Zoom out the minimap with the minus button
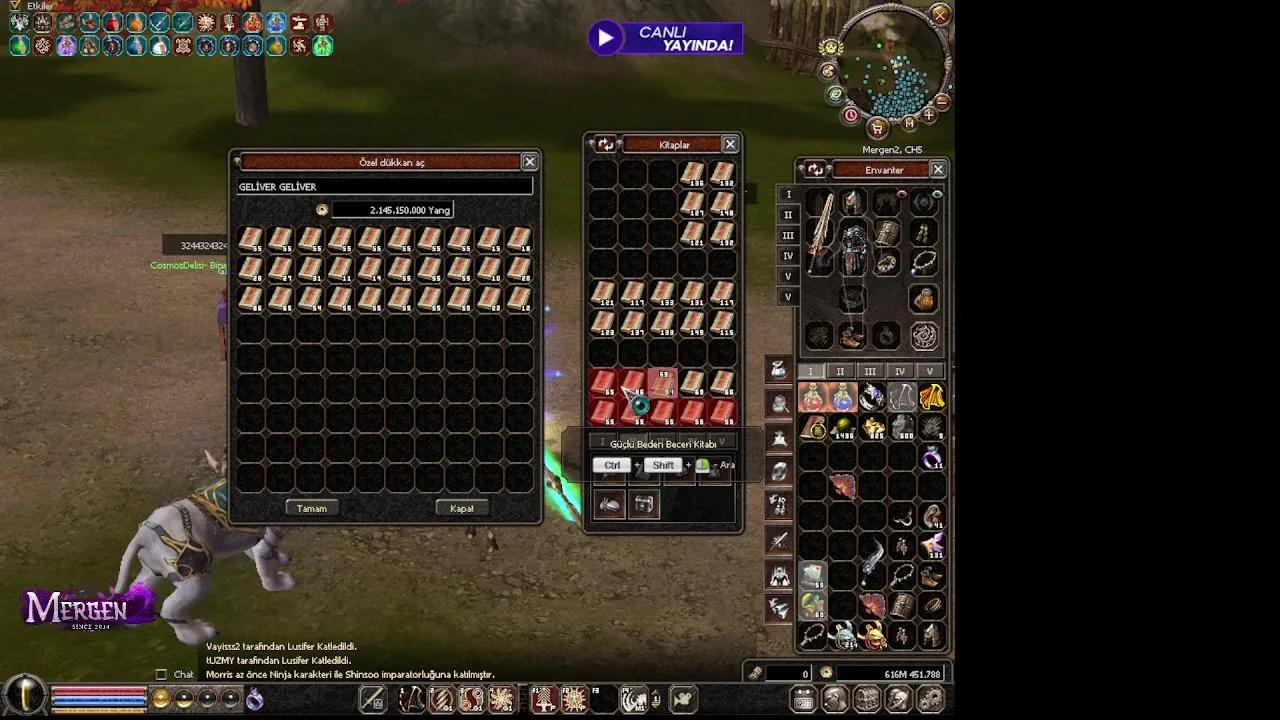Viewport: 1280px width, 720px height. (x=942, y=101)
